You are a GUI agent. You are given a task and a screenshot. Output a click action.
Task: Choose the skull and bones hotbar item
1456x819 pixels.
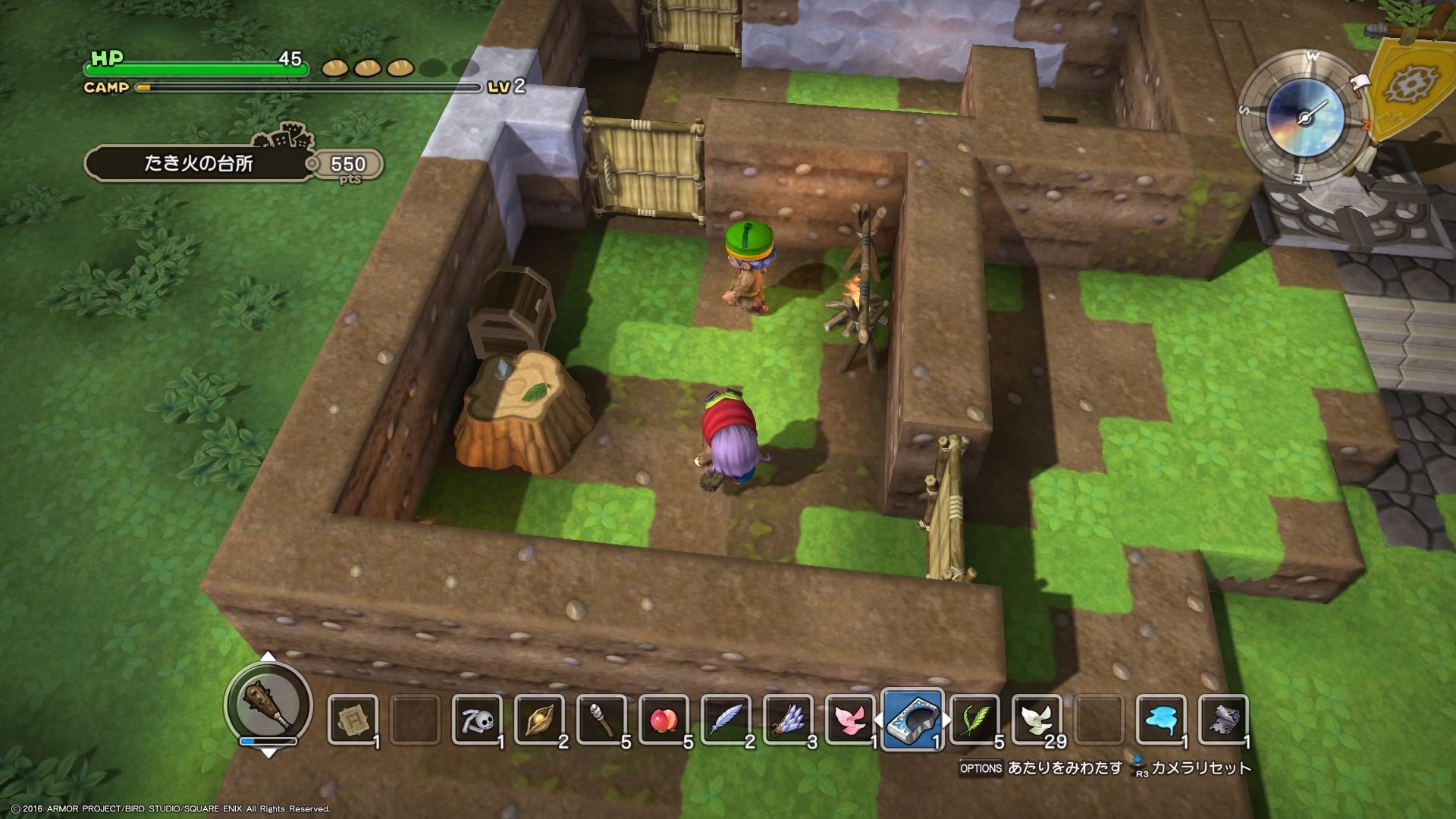point(477,719)
